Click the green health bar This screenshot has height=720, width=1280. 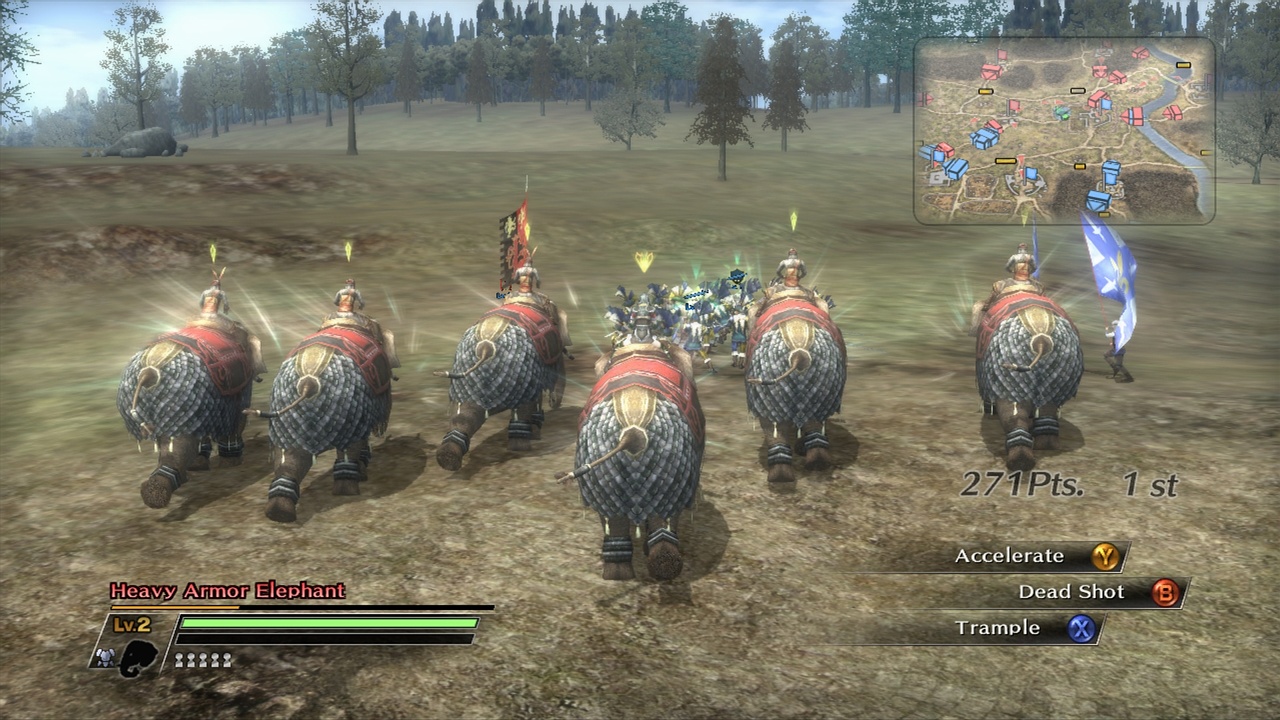pyautogui.click(x=328, y=623)
